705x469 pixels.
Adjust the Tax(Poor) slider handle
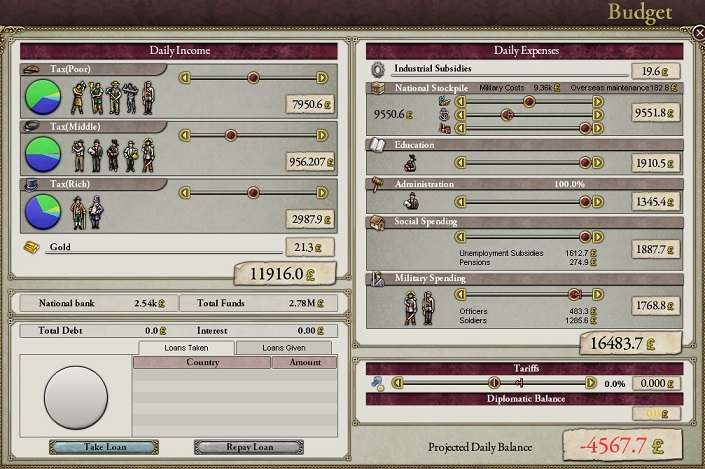click(253, 77)
